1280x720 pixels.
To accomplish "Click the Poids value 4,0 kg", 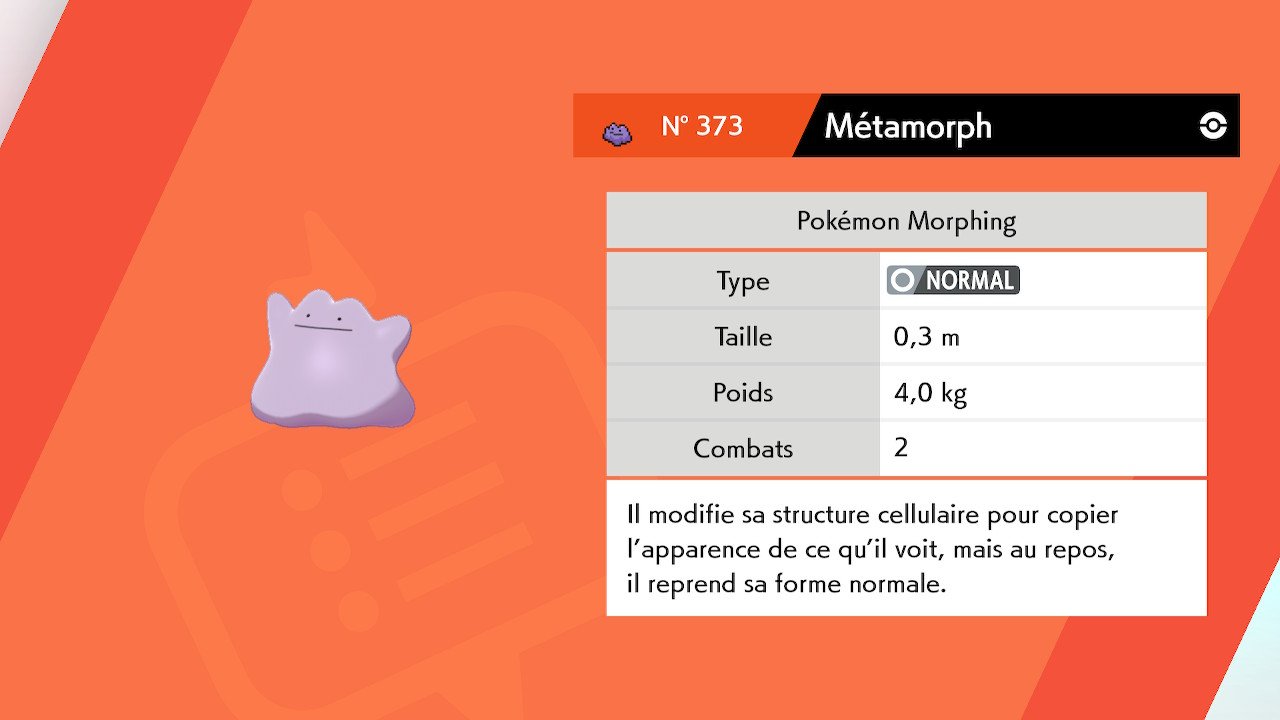I will (929, 392).
